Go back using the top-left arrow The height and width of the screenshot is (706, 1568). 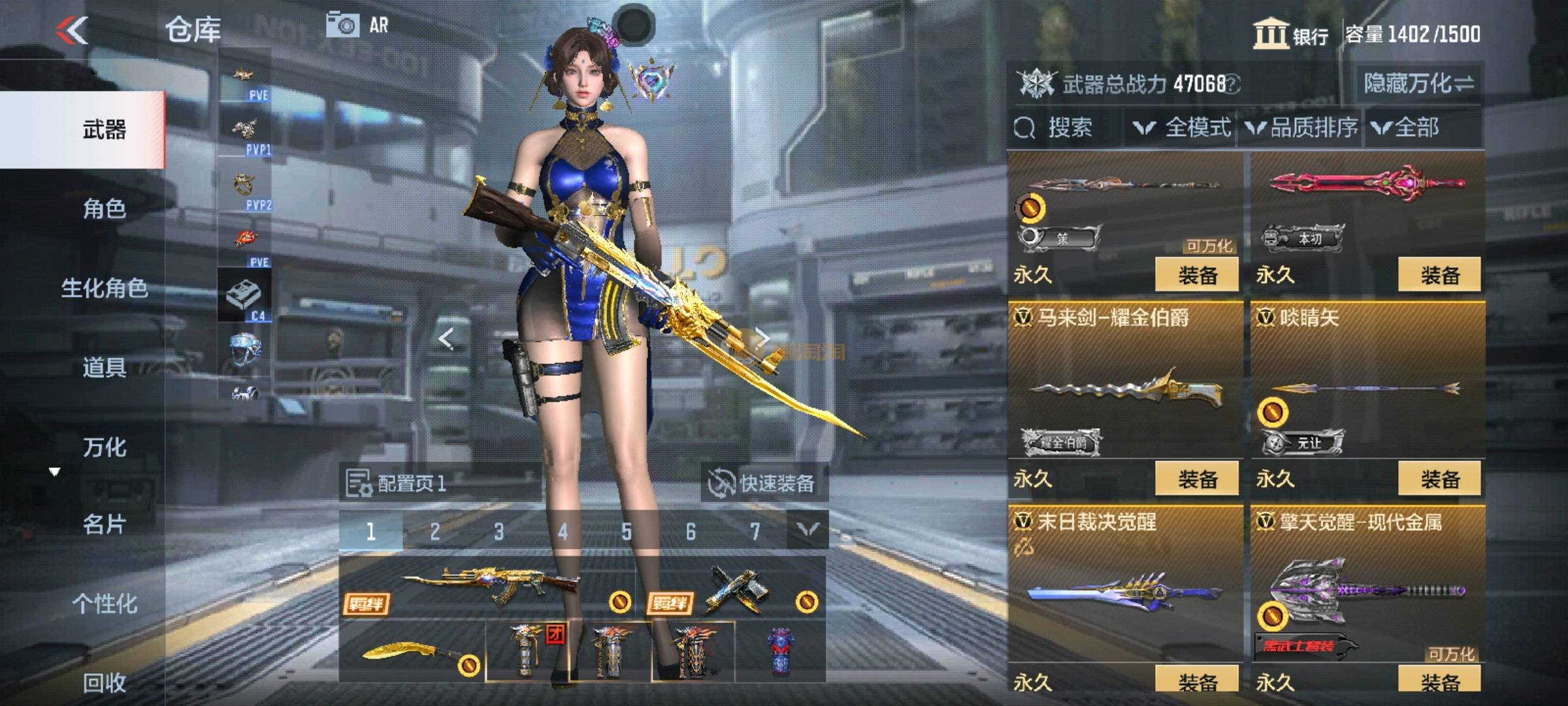pyautogui.click(x=72, y=30)
